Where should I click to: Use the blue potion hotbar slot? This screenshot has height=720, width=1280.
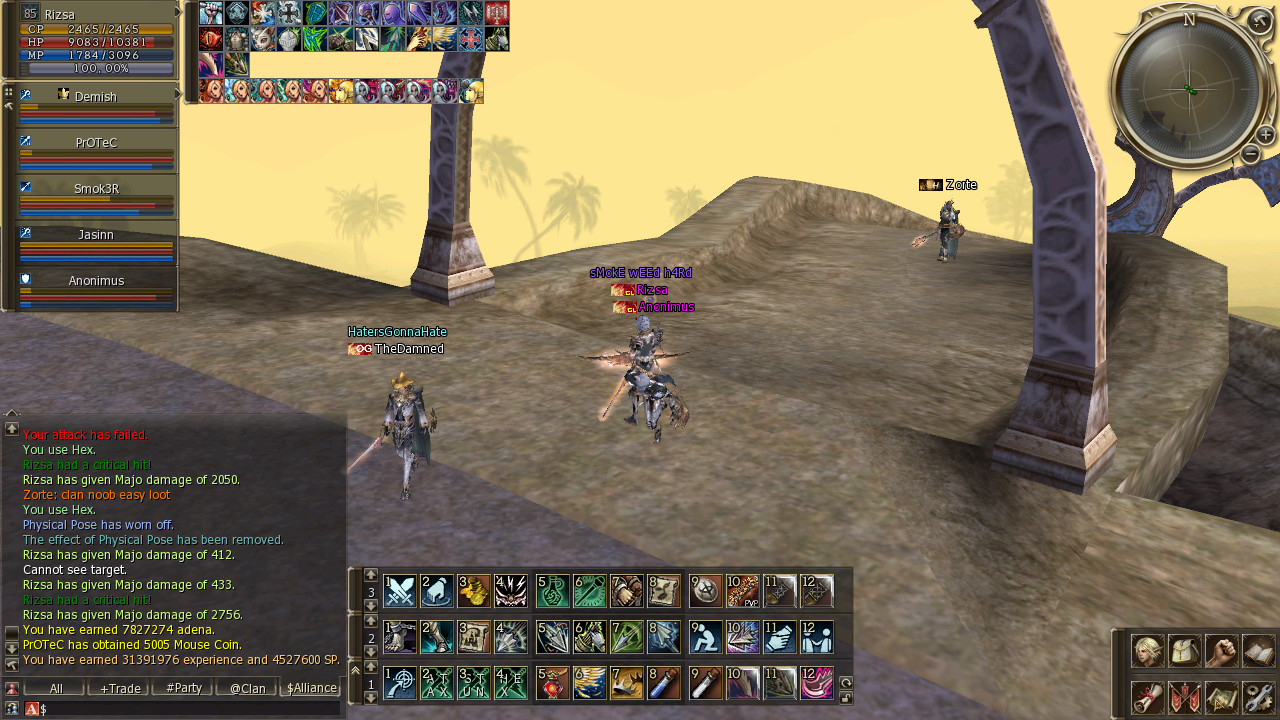[665, 683]
